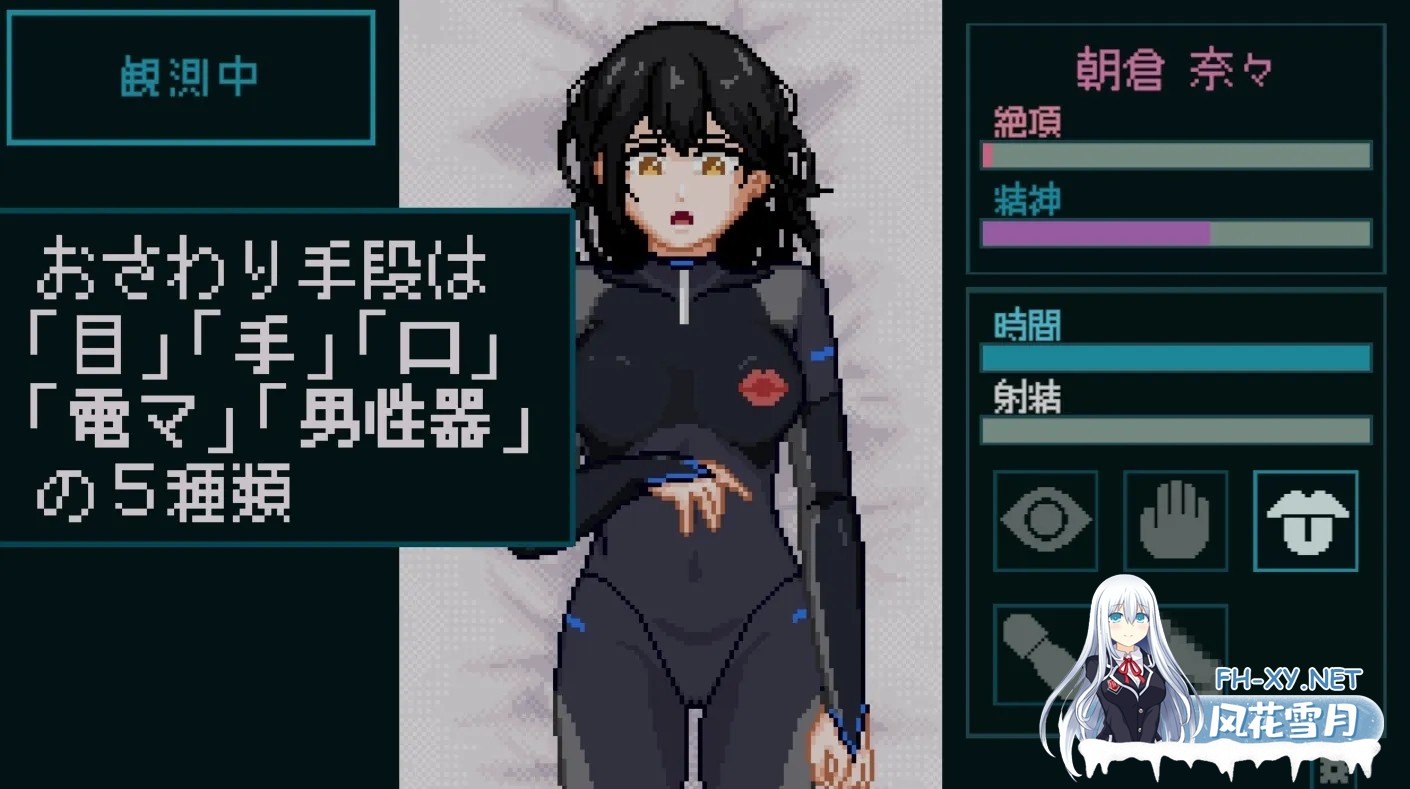
Task: Dismiss the おさわり手段 tutorial text box
Action: click(285, 375)
